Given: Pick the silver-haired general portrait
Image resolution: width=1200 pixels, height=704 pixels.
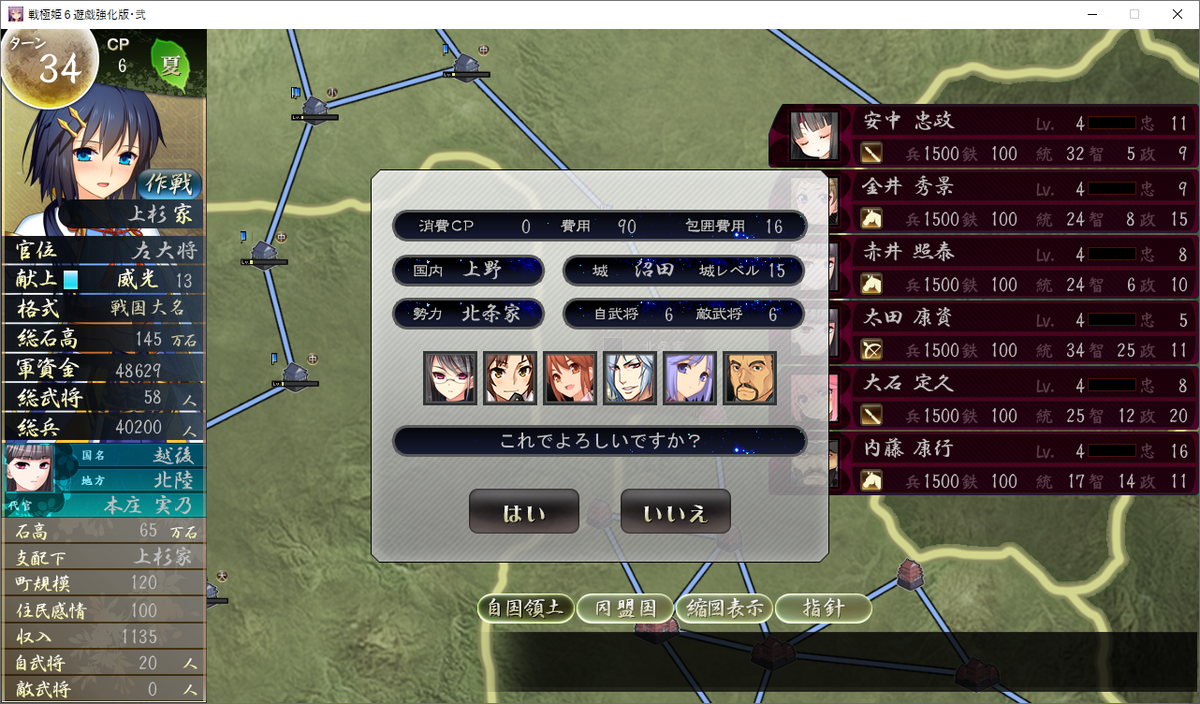Looking at the screenshot, I should tap(629, 378).
